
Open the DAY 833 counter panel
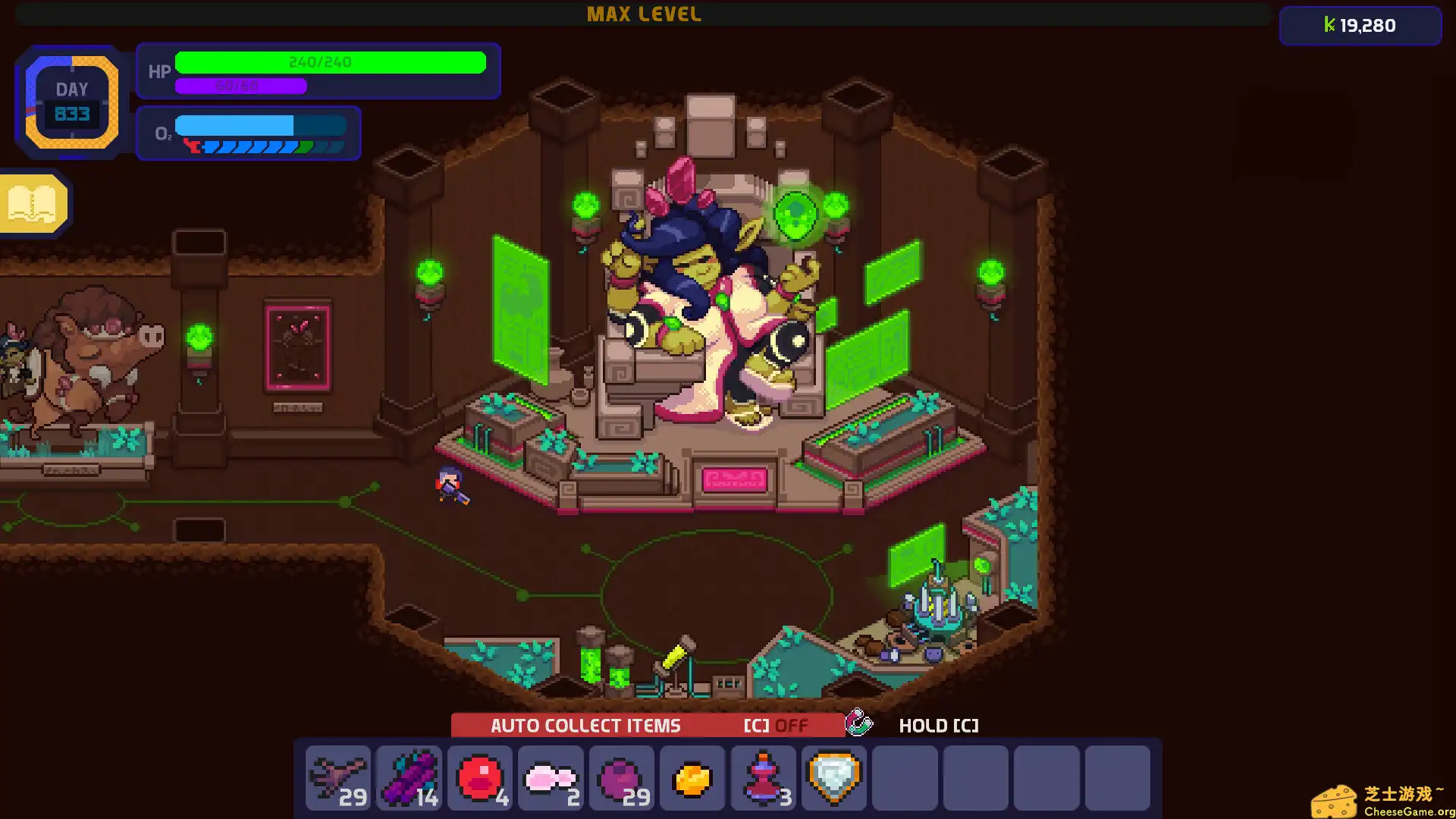pos(72,102)
